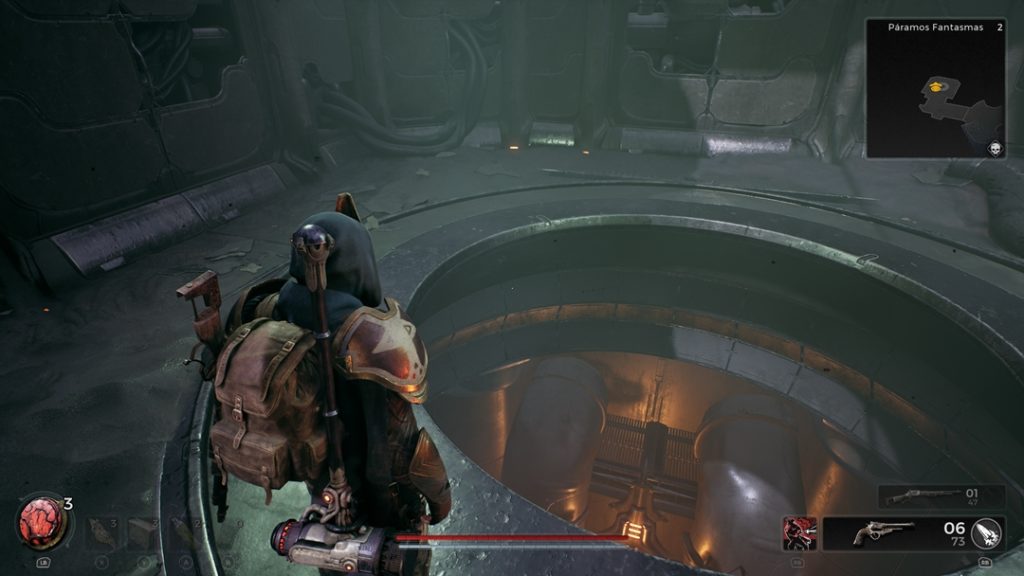
Task: Open the Páramos Fantasmas minimap
Action: [x=934, y=88]
